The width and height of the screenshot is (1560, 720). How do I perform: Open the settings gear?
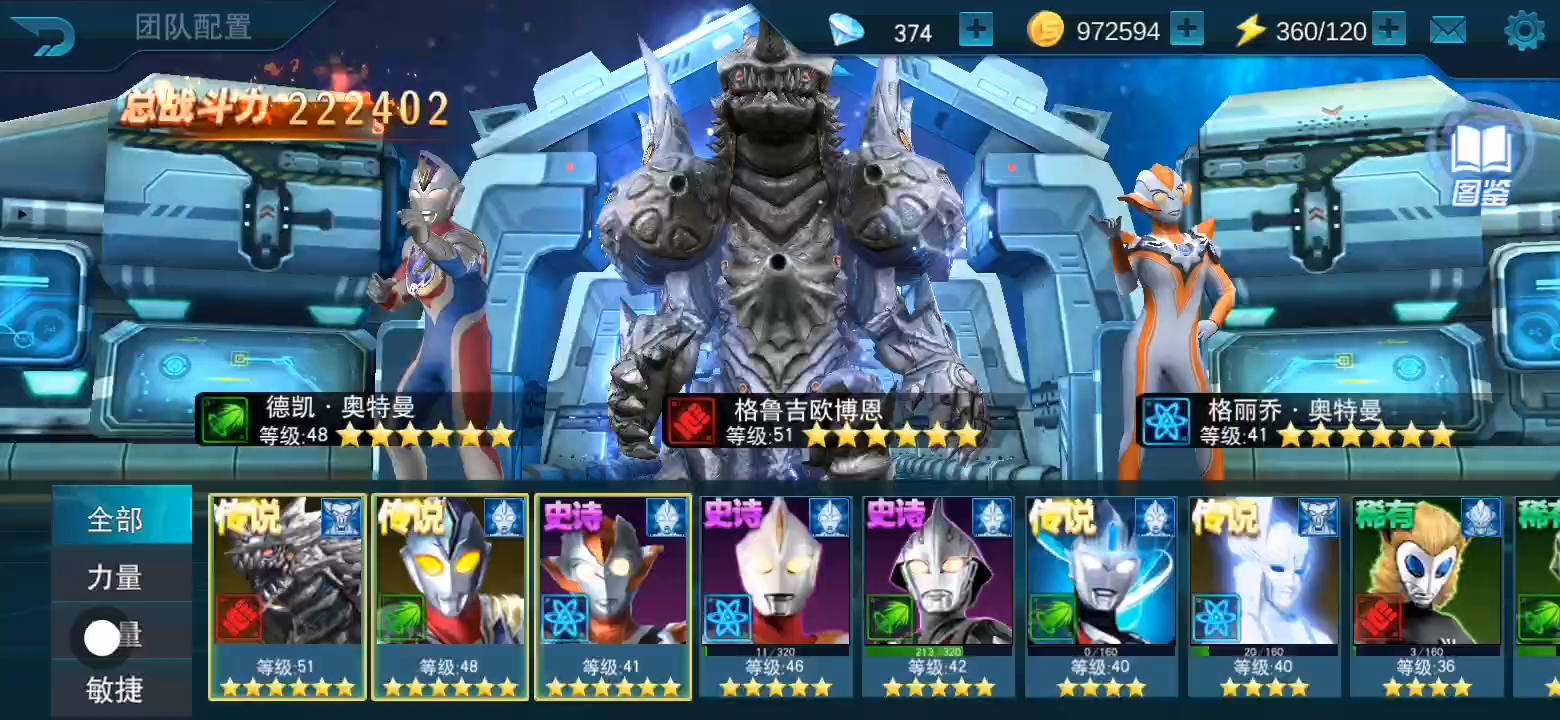pos(1524,31)
